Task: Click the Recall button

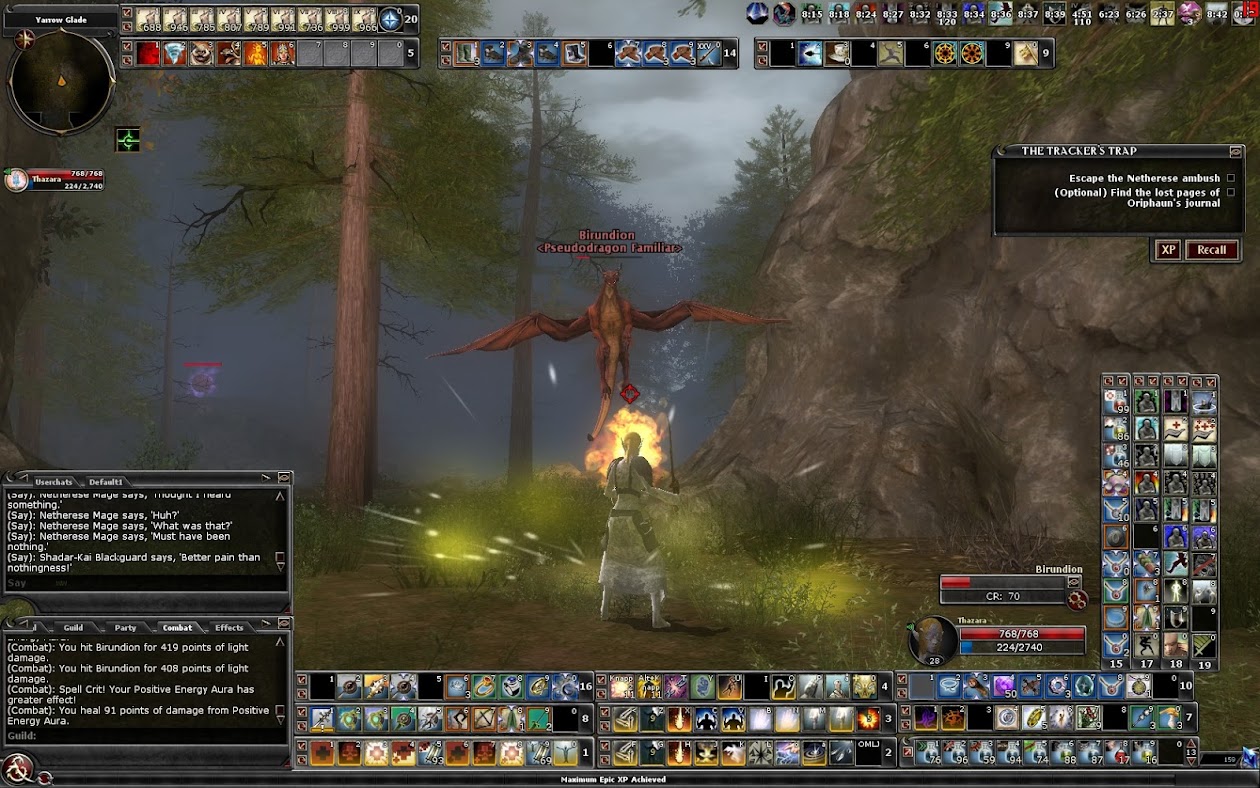Action: (1211, 250)
